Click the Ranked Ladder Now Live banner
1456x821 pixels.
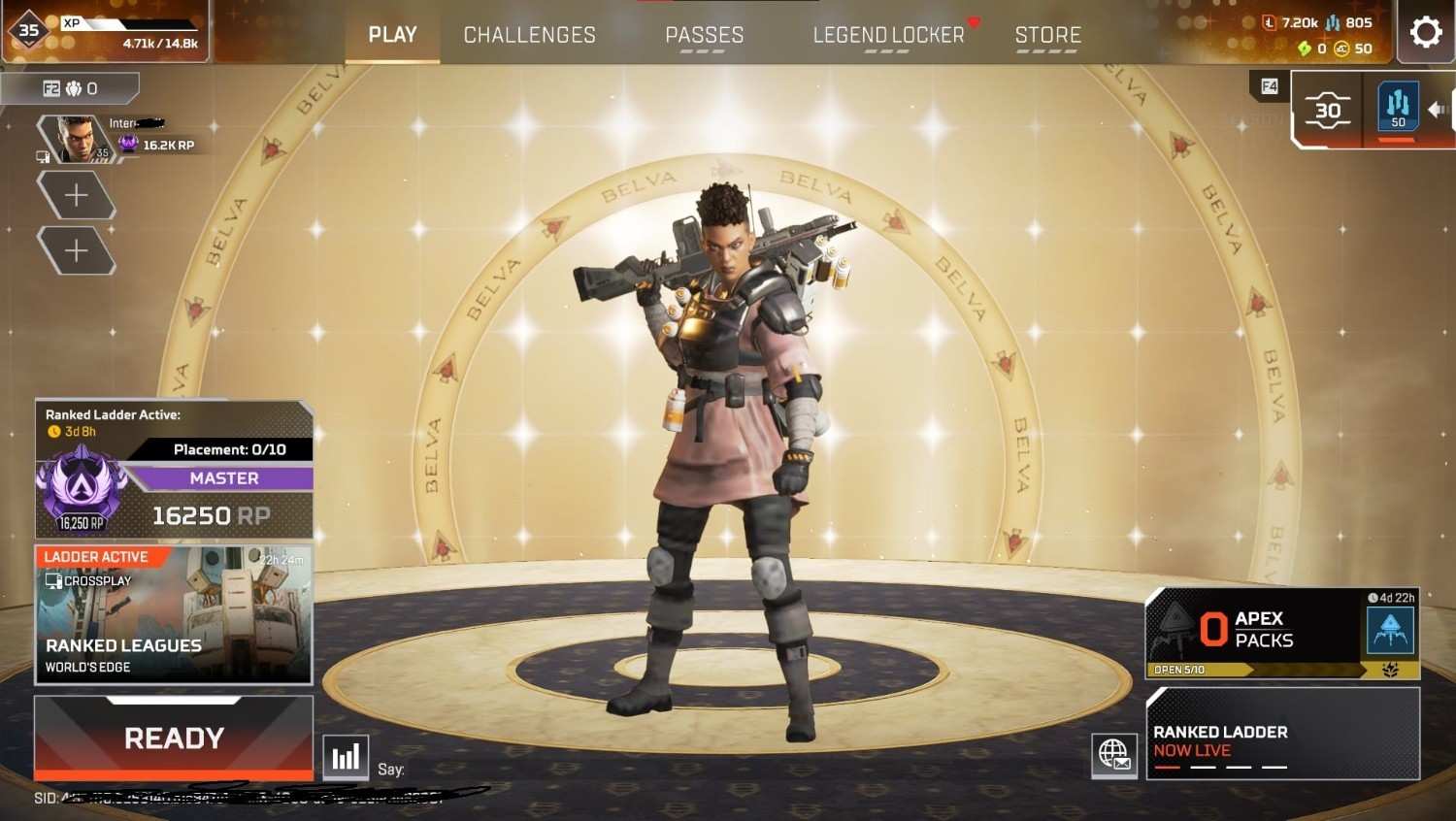tap(1281, 735)
